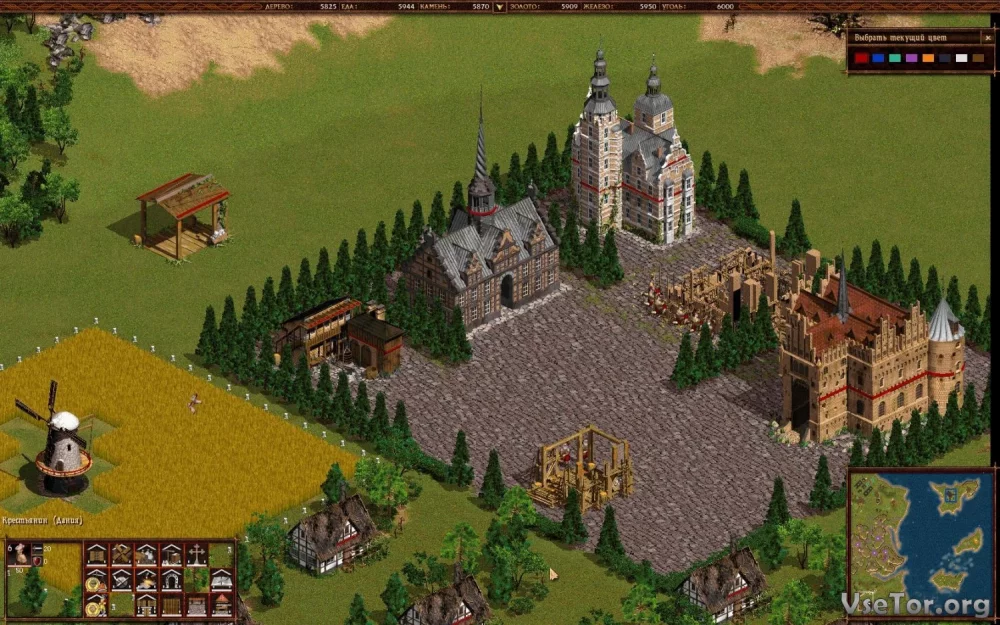Build the stone wall segment

pyautogui.click(x=197, y=604)
